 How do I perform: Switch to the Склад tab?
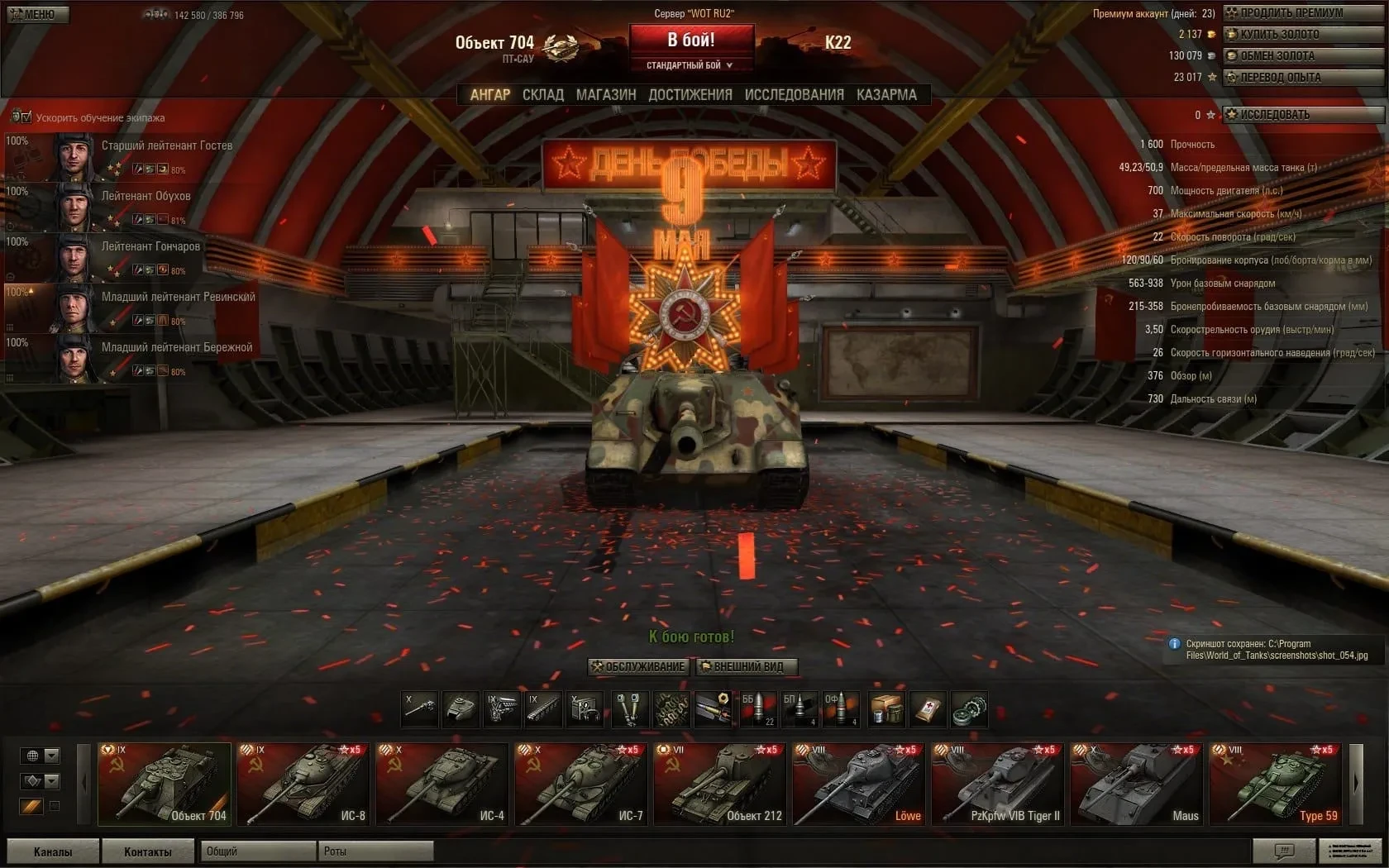click(542, 95)
